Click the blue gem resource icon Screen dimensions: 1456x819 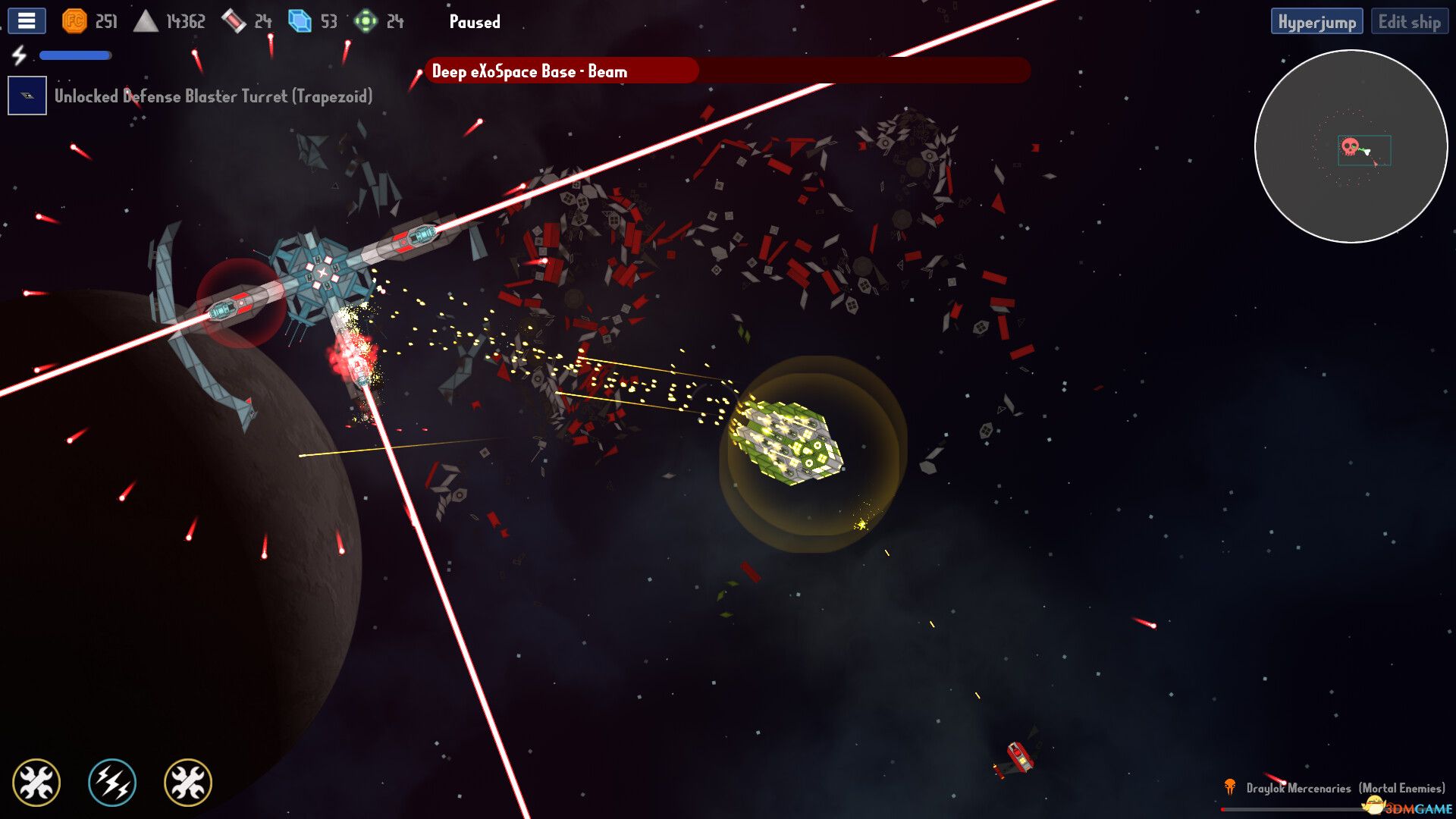pos(299,21)
